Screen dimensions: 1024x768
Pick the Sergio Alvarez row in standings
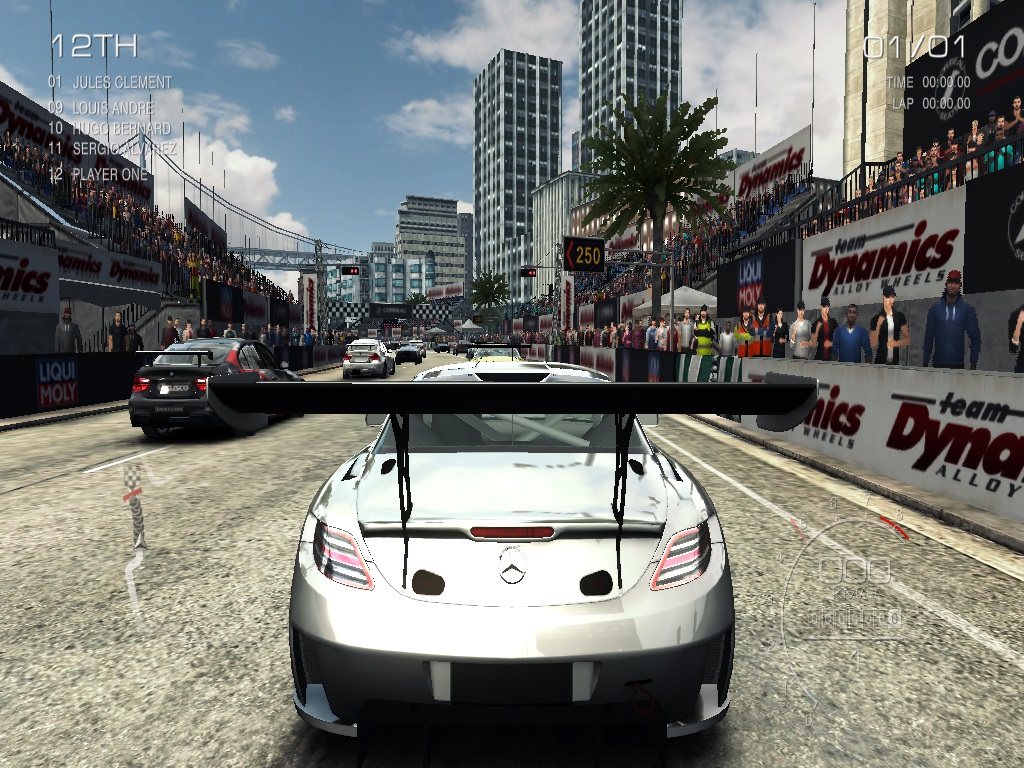[x=112, y=150]
